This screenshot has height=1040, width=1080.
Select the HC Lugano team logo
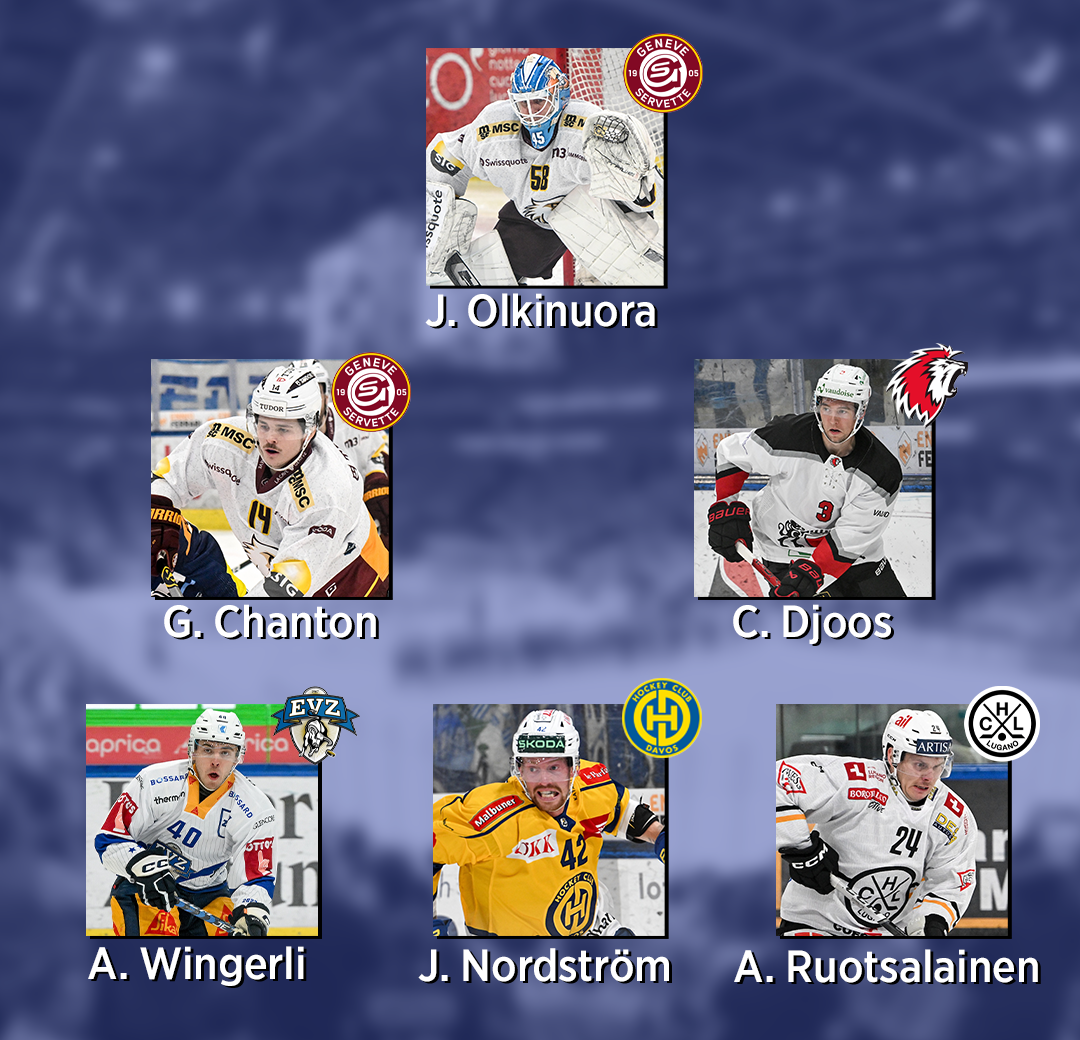(x=1001, y=723)
